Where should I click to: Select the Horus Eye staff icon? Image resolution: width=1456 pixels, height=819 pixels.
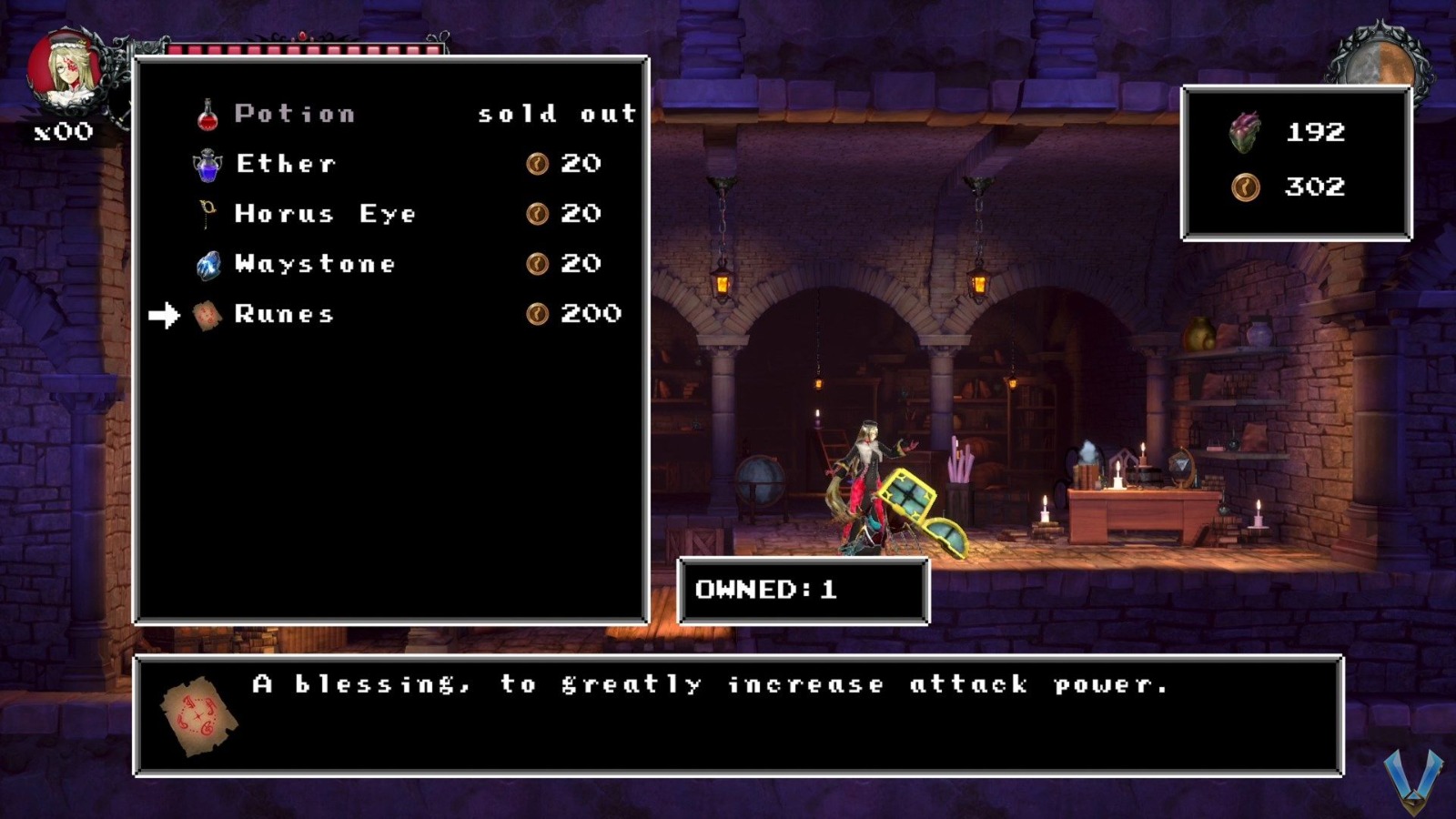point(207,212)
